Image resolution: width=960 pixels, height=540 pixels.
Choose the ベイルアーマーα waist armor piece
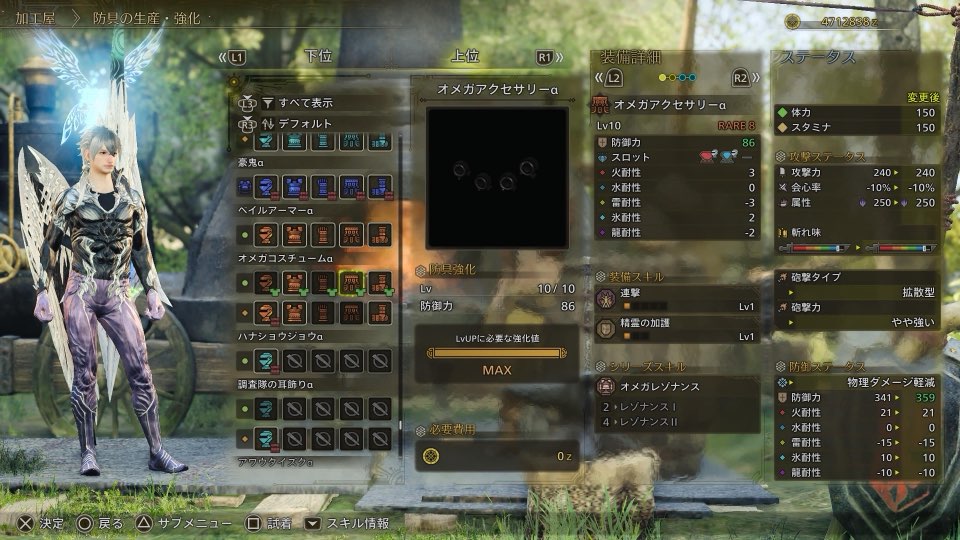pos(351,234)
